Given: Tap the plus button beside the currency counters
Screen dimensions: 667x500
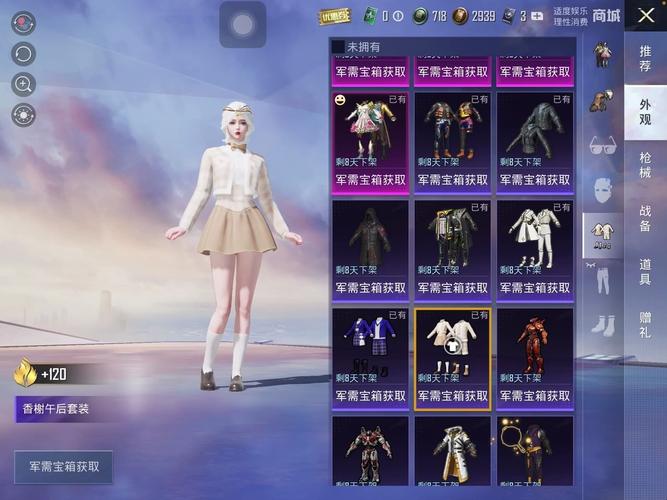Looking at the screenshot, I should click(538, 16).
